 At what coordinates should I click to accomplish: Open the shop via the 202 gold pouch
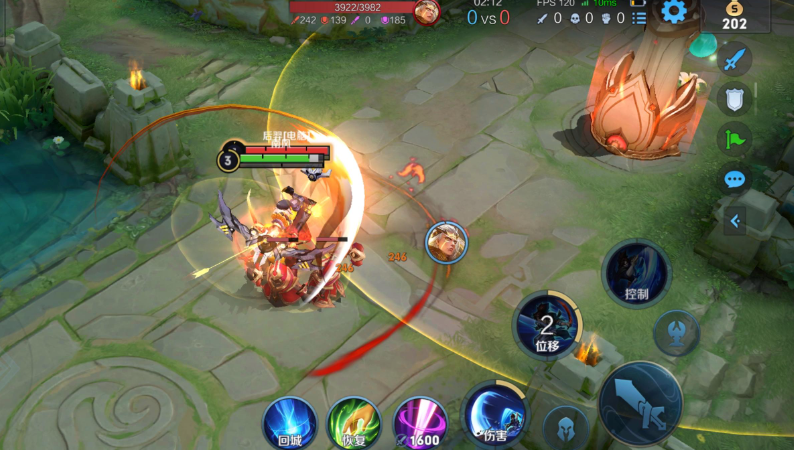pos(734,17)
